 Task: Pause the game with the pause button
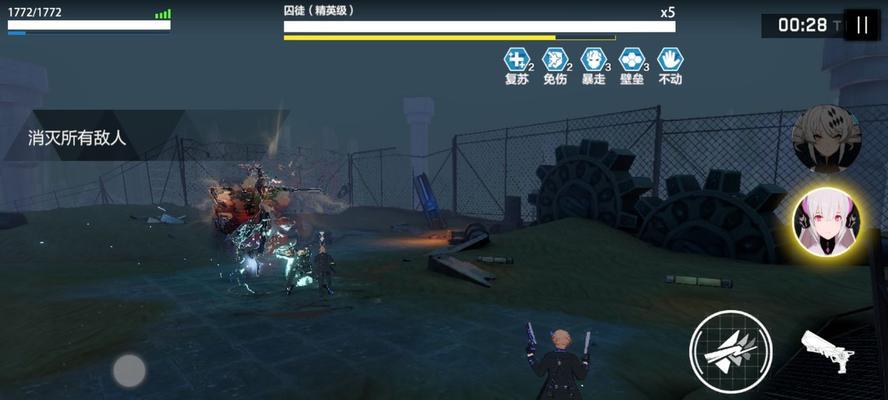(861, 25)
